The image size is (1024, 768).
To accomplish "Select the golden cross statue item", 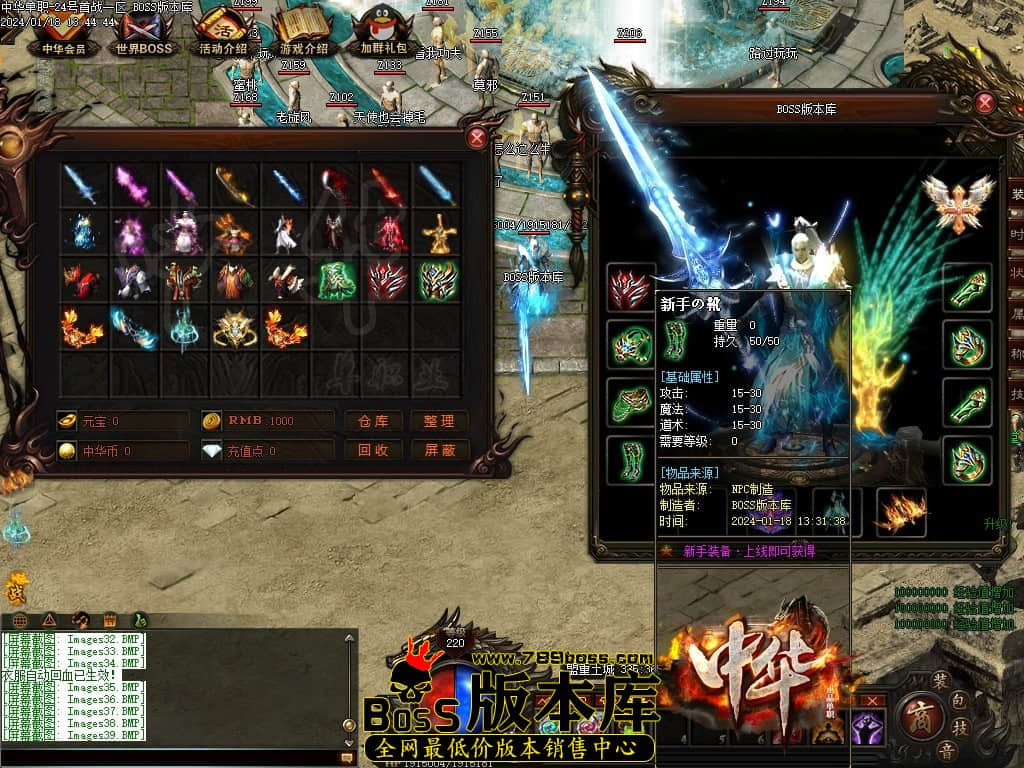I will tap(438, 233).
